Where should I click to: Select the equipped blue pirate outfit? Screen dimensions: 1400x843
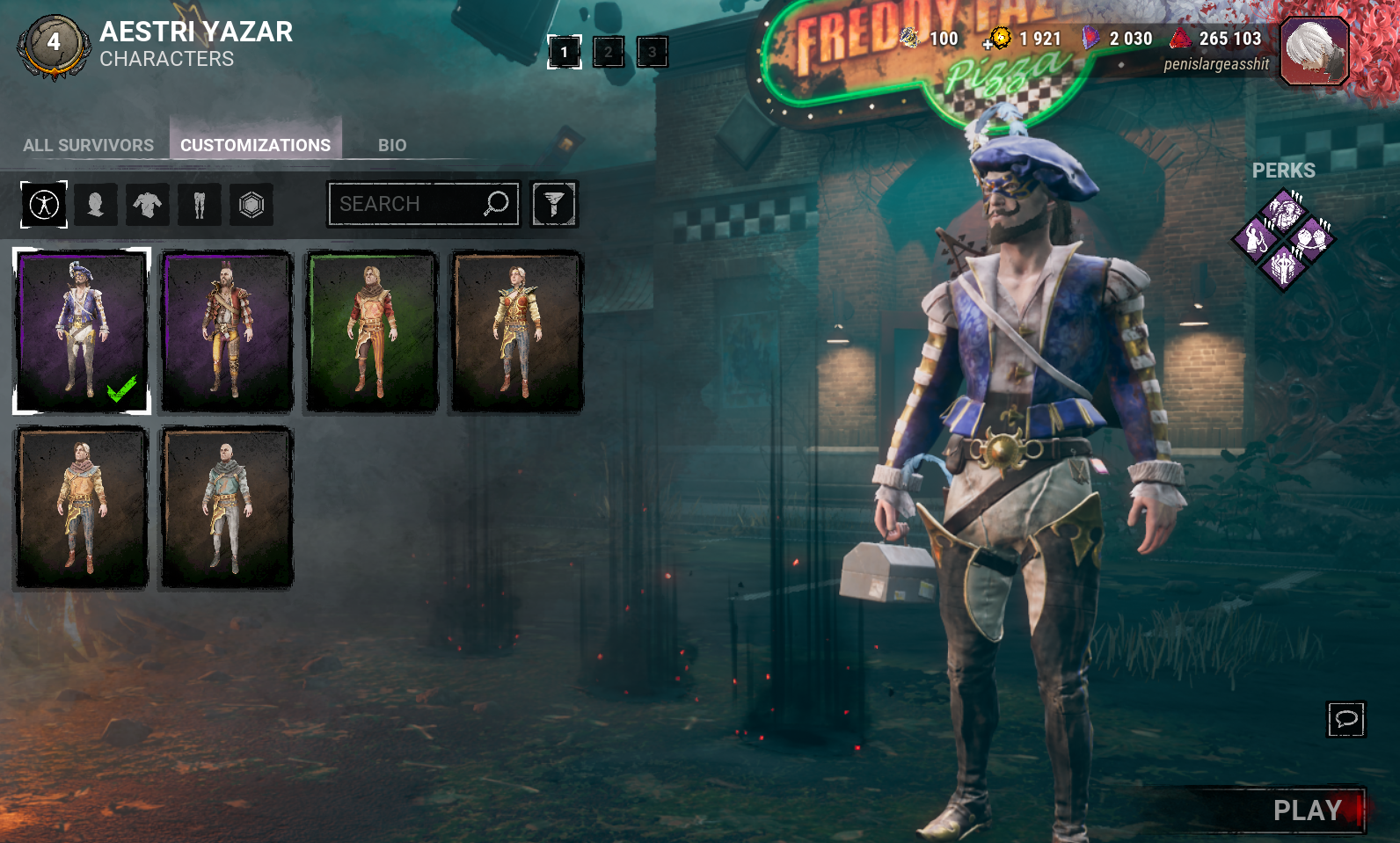click(x=81, y=330)
